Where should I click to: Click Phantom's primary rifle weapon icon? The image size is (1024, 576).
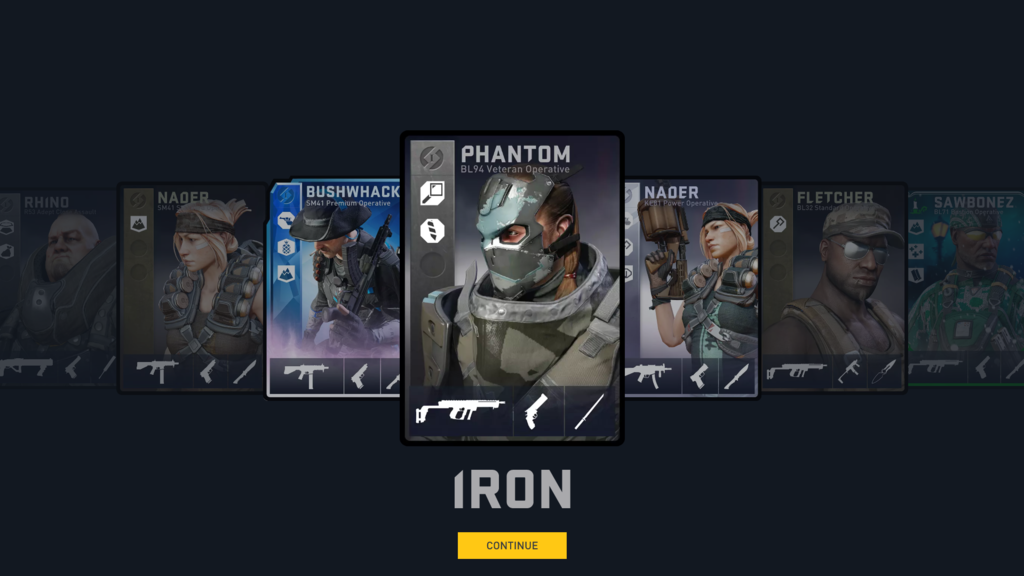(460, 410)
